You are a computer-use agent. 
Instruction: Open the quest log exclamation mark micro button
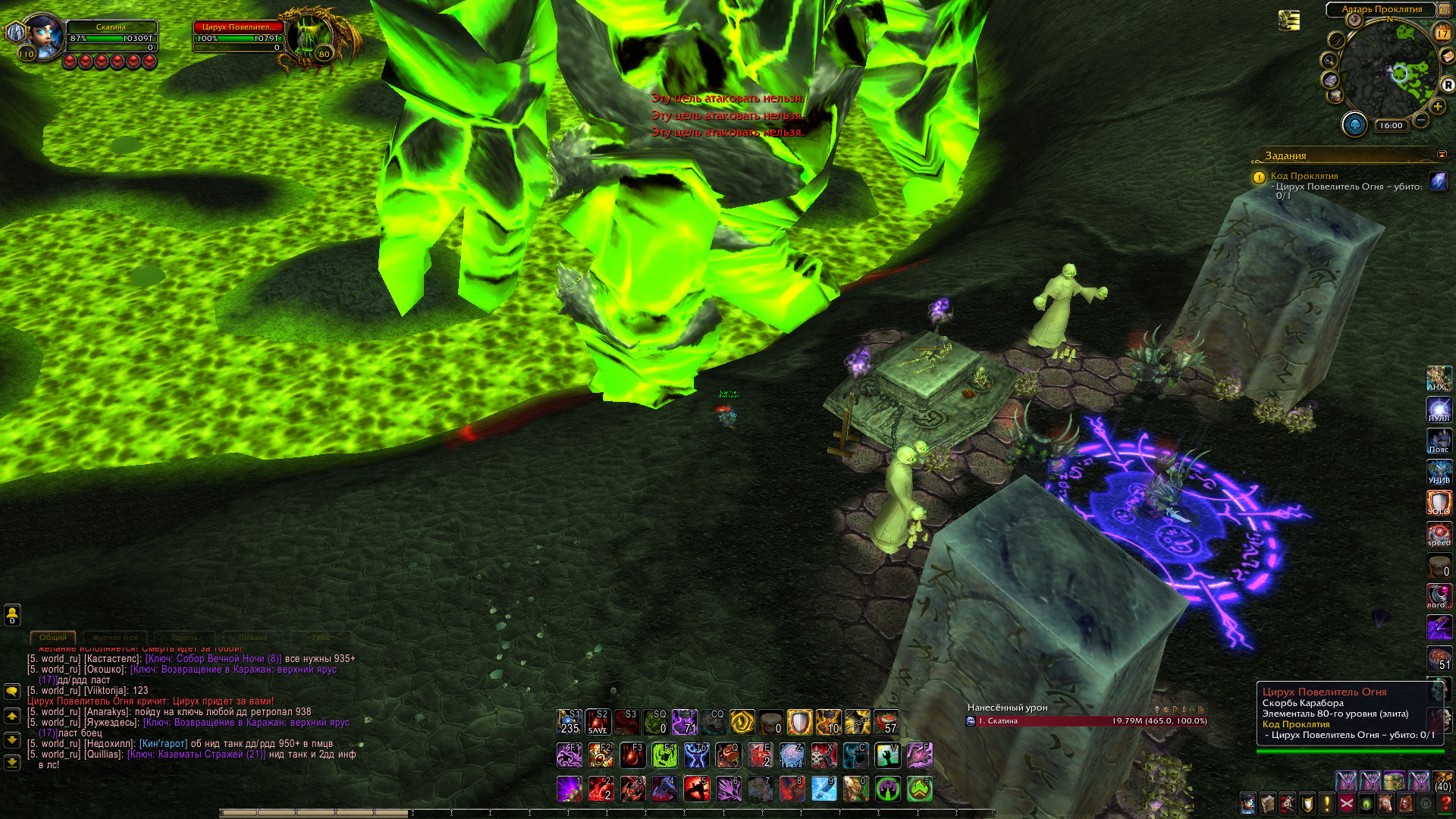tap(1327, 802)
